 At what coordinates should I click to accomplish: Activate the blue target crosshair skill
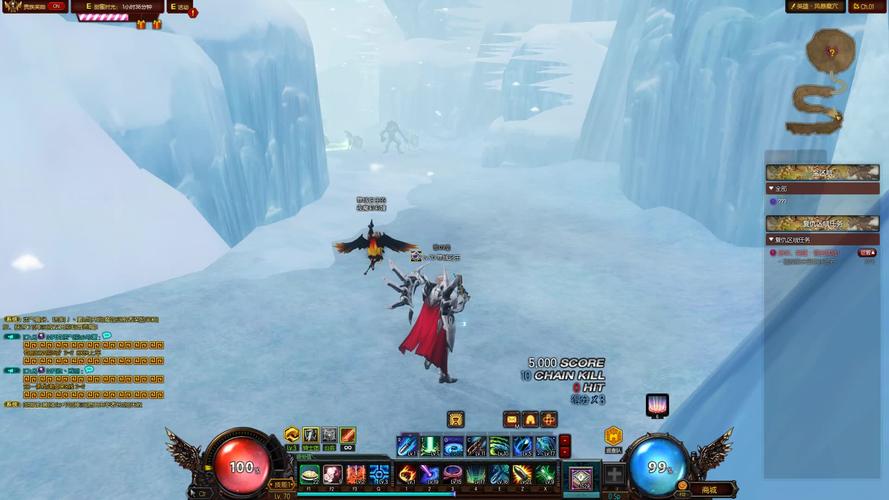(x=380, y=474)
